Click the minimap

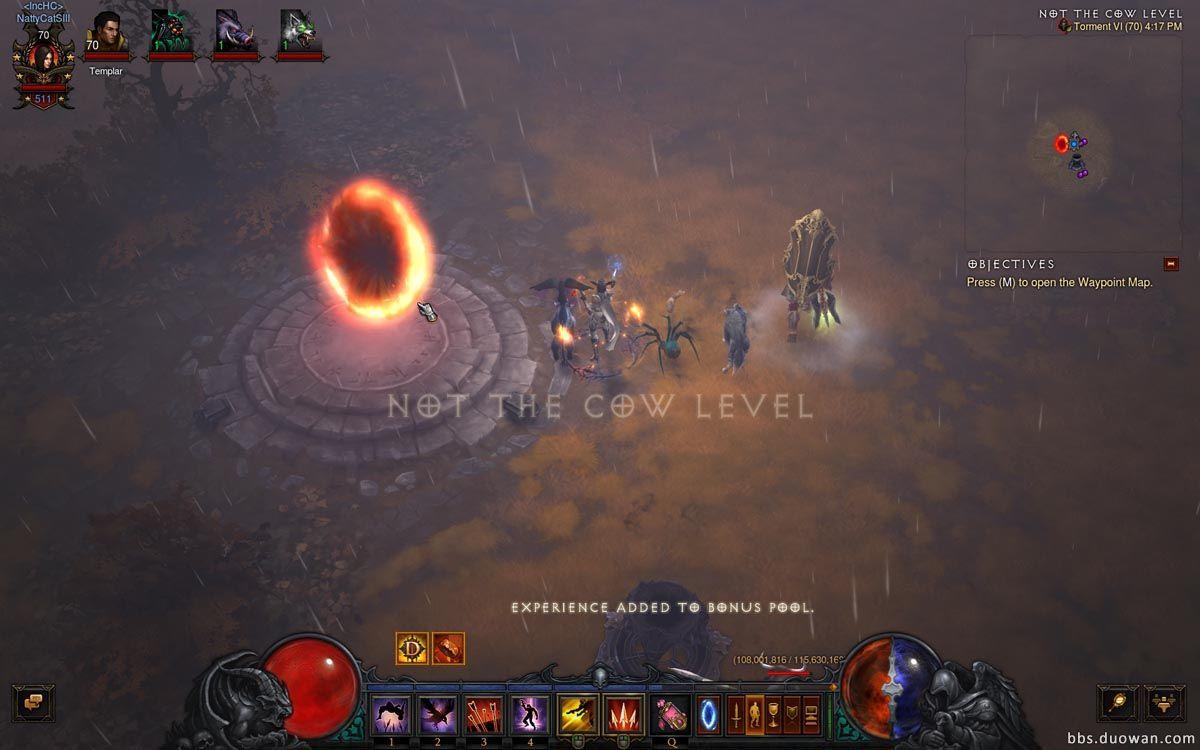(1073, 145)
